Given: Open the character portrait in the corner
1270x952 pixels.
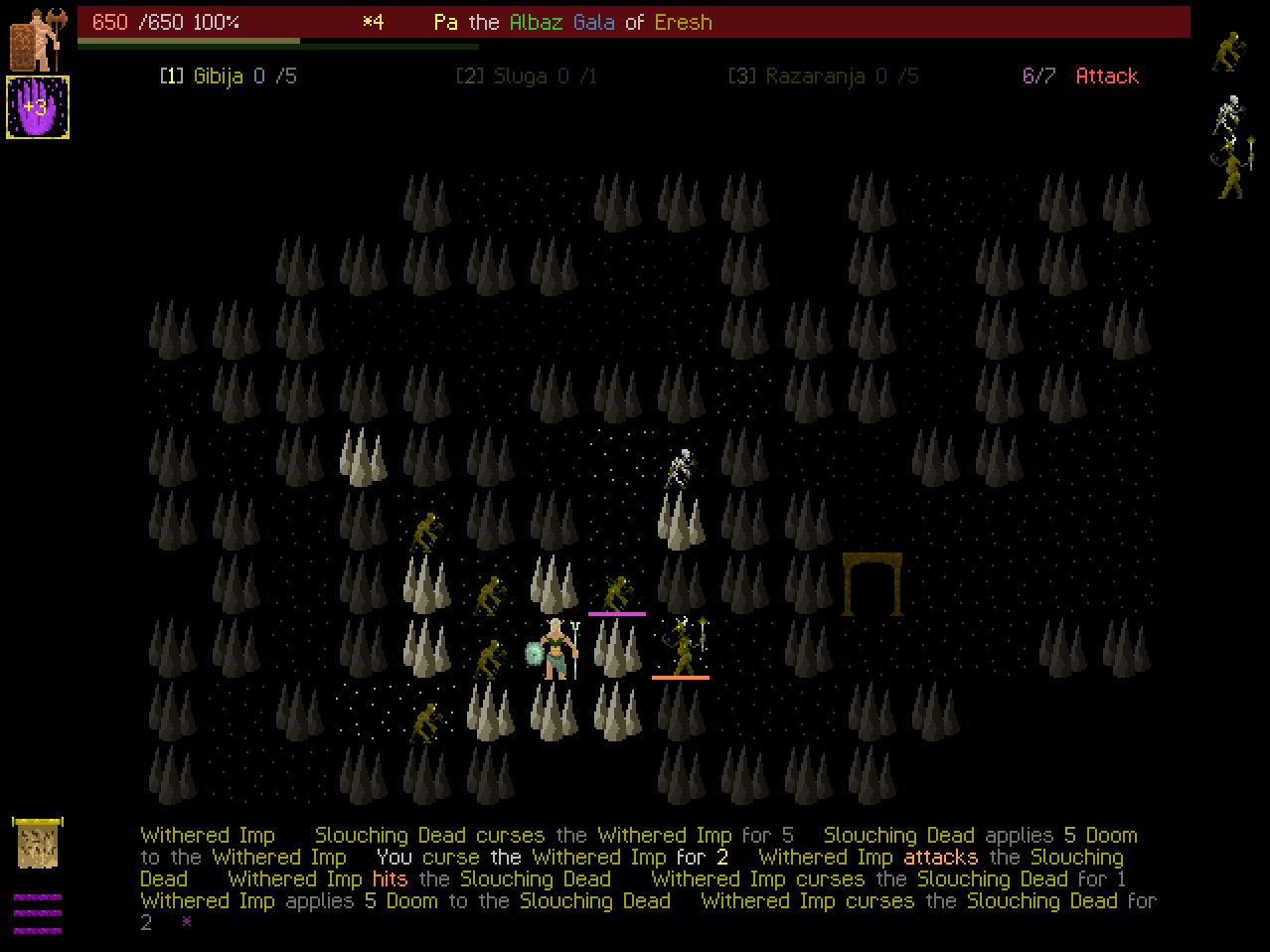Looking at the screenshot, I should 38,40.
